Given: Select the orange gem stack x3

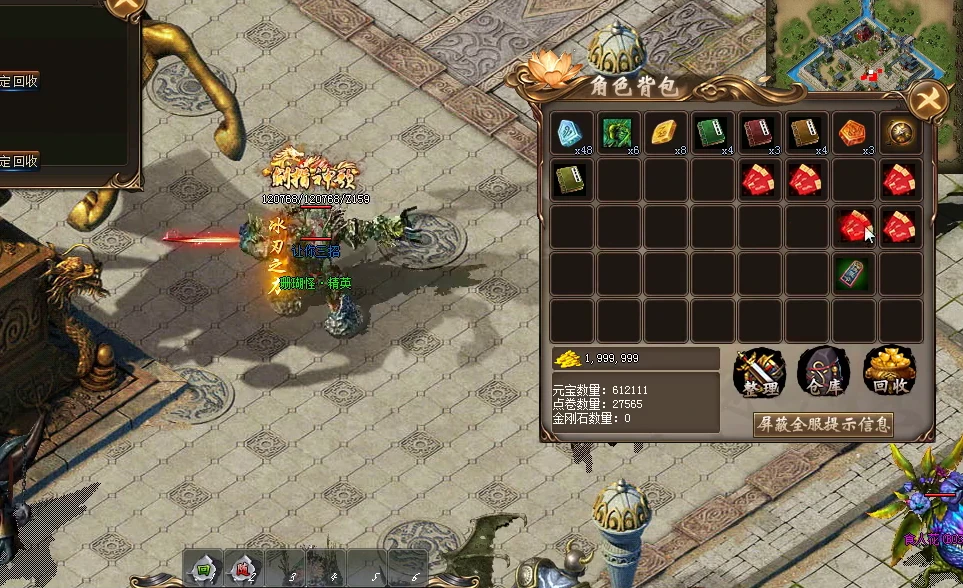Looking at the screenshot, I should tap(855, 133).
